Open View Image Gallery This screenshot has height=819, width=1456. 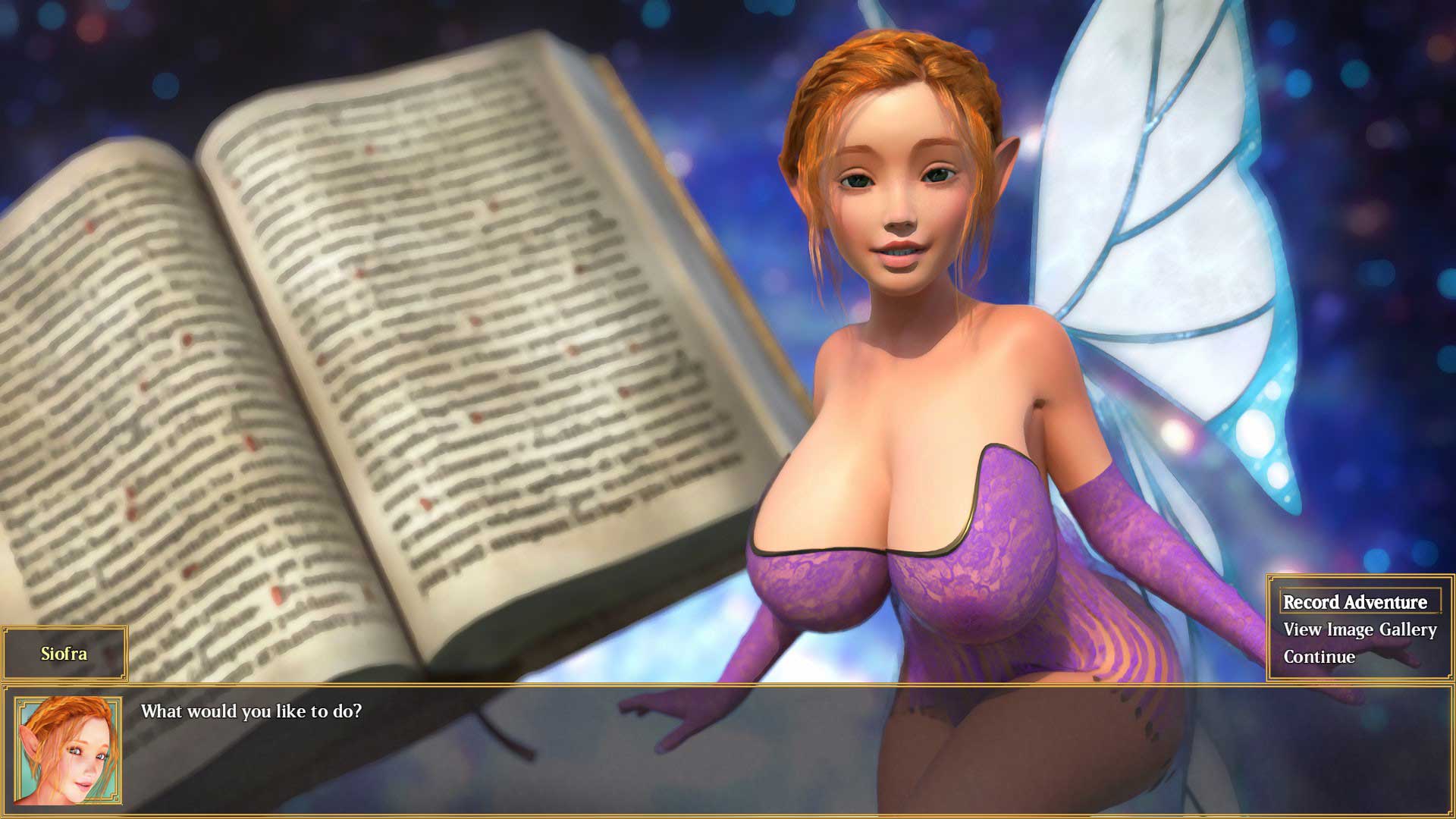(x=1360, y=629)
